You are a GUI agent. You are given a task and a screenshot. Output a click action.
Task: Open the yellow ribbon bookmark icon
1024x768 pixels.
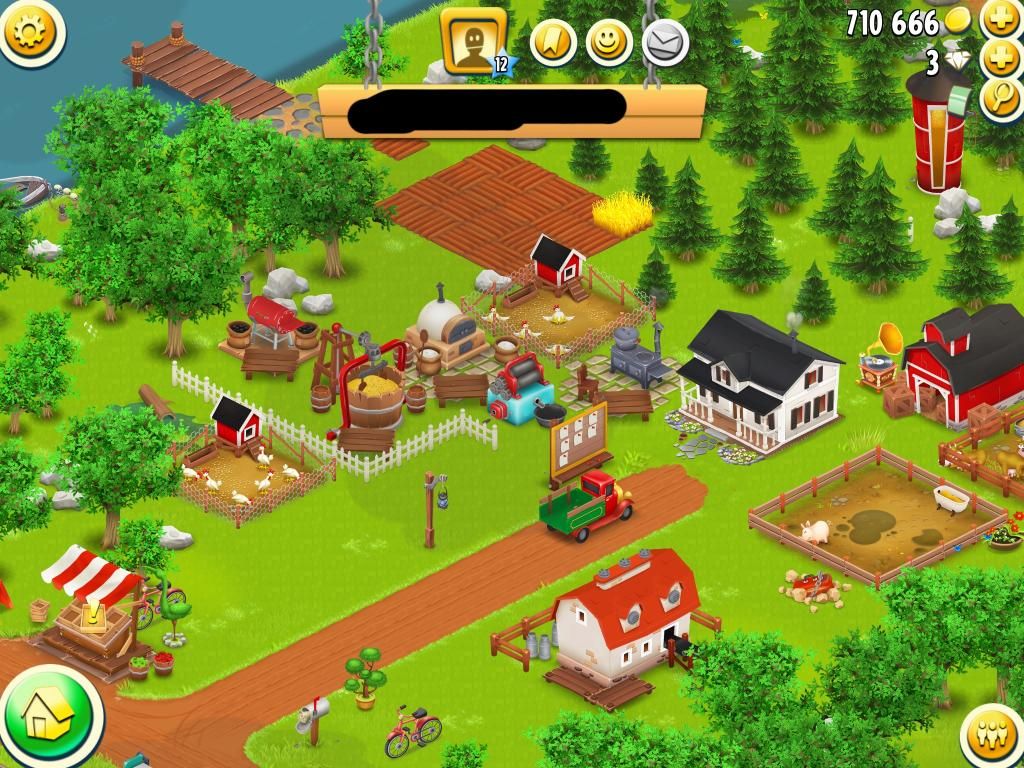pos(552,42)
